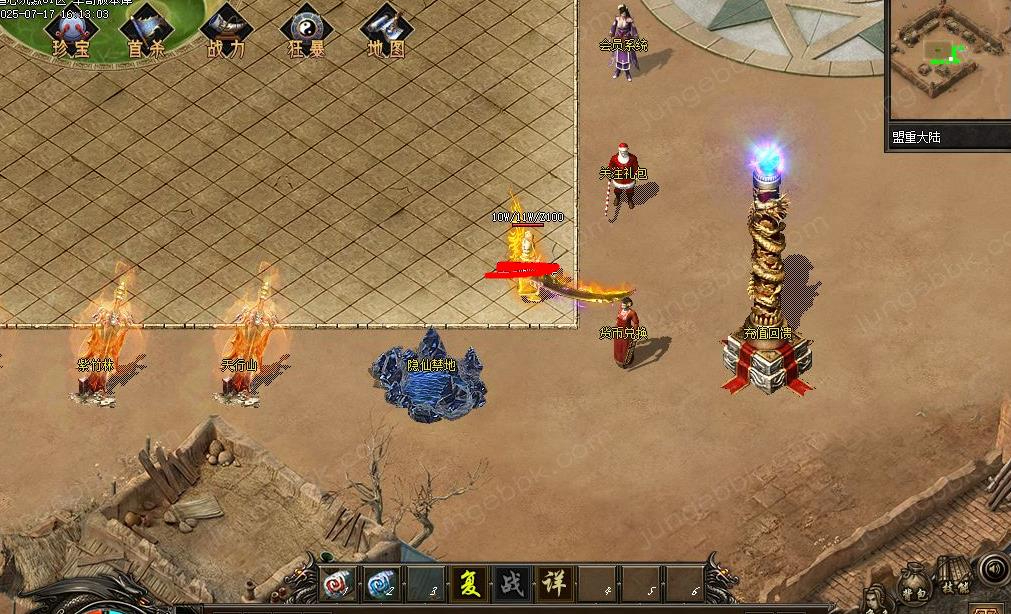Click the 战 button on the hotbar
This screenshot has width=1011, height=614.
pyautogui.click(x=511, y=582)
